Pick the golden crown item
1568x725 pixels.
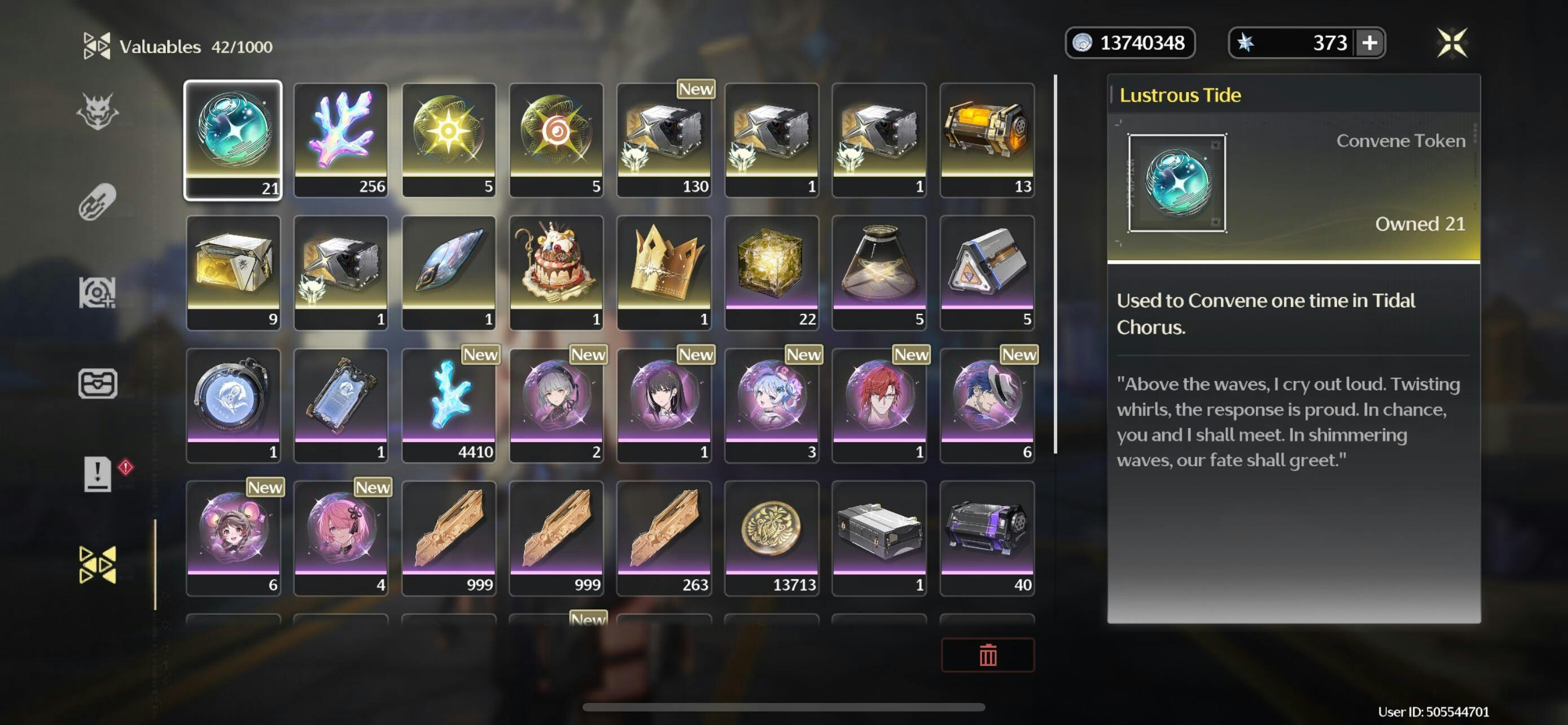pyautogui.click(x=663, y=272)
